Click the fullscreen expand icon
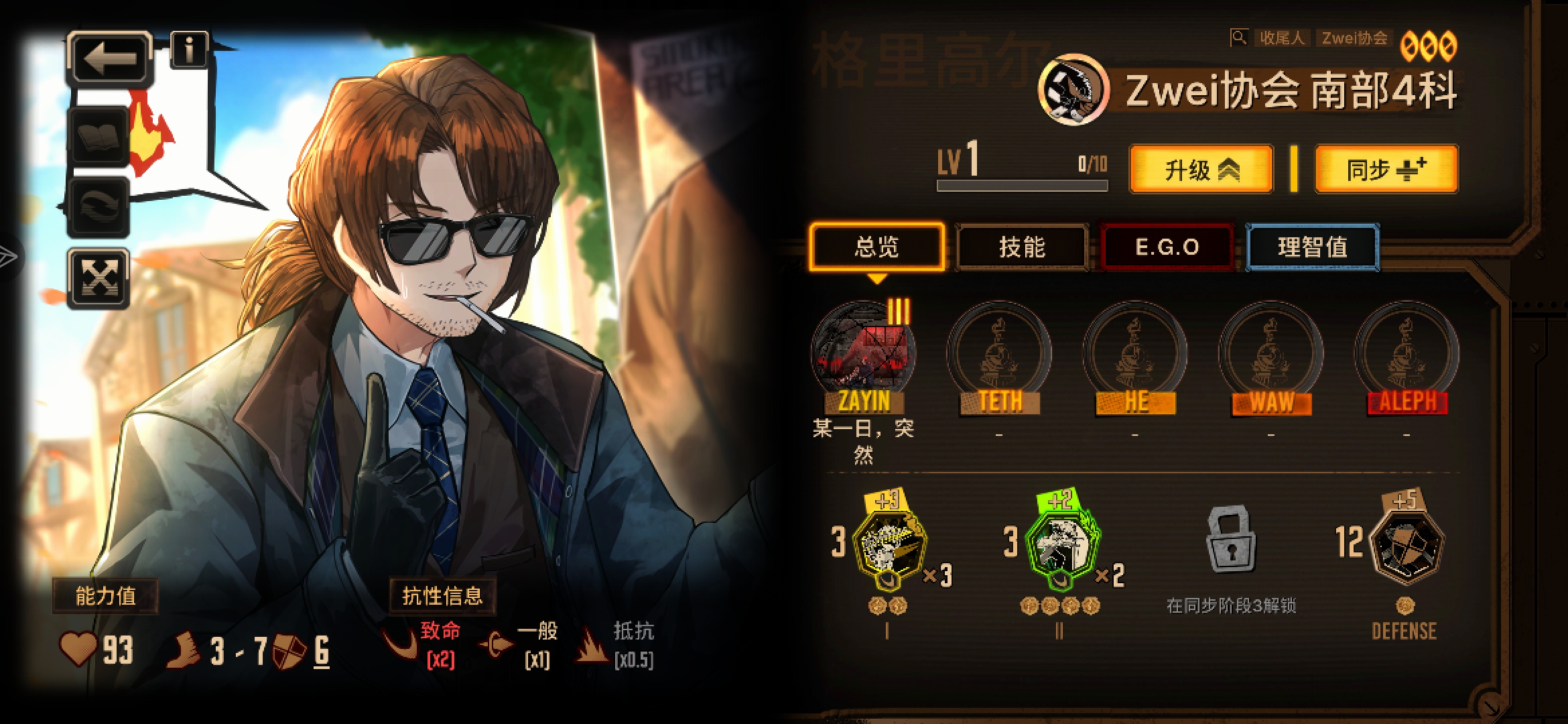Viewport: 1568px width, 724px height. 99,276
